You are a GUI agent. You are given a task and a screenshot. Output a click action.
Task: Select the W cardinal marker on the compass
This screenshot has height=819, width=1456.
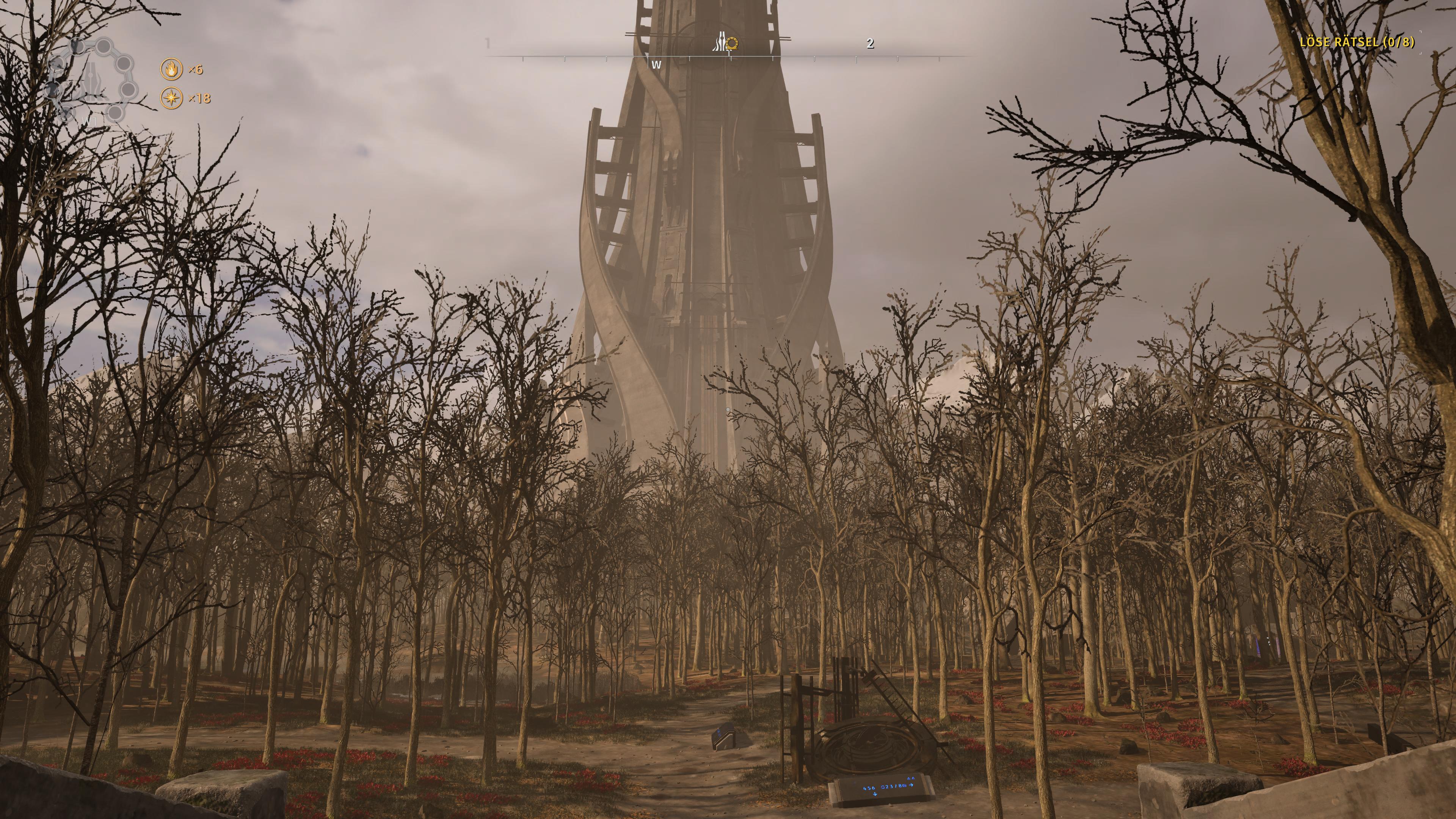tap(657, 66)
